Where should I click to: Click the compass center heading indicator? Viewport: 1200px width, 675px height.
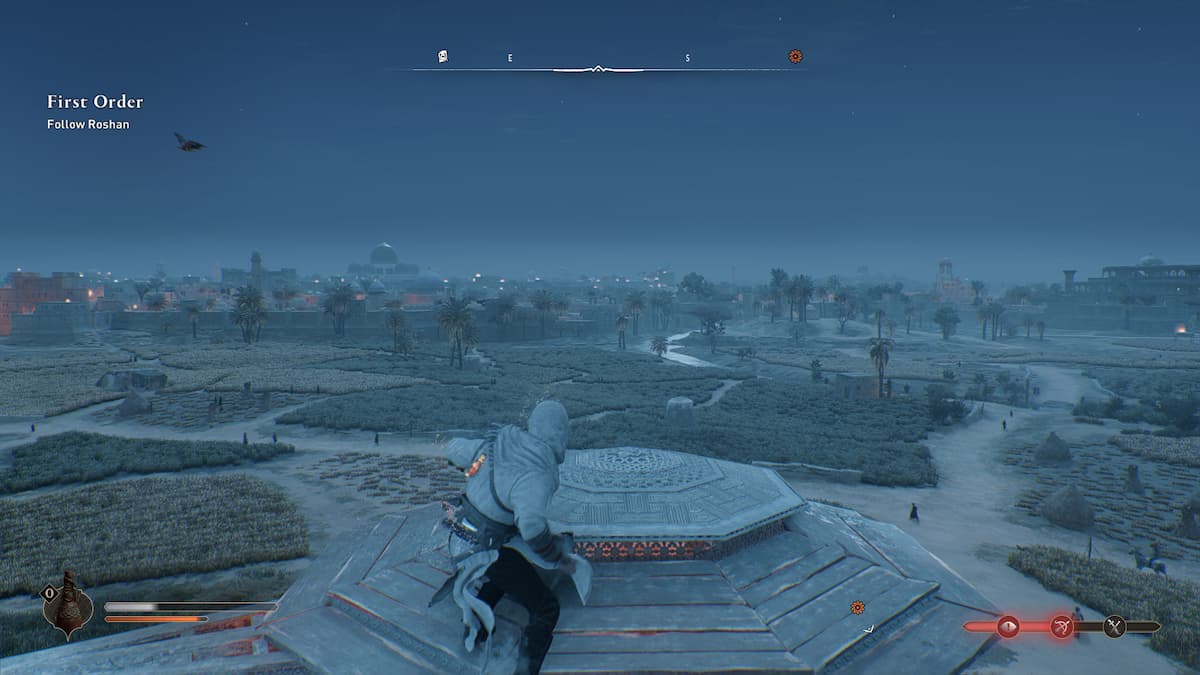pos(597,69)
